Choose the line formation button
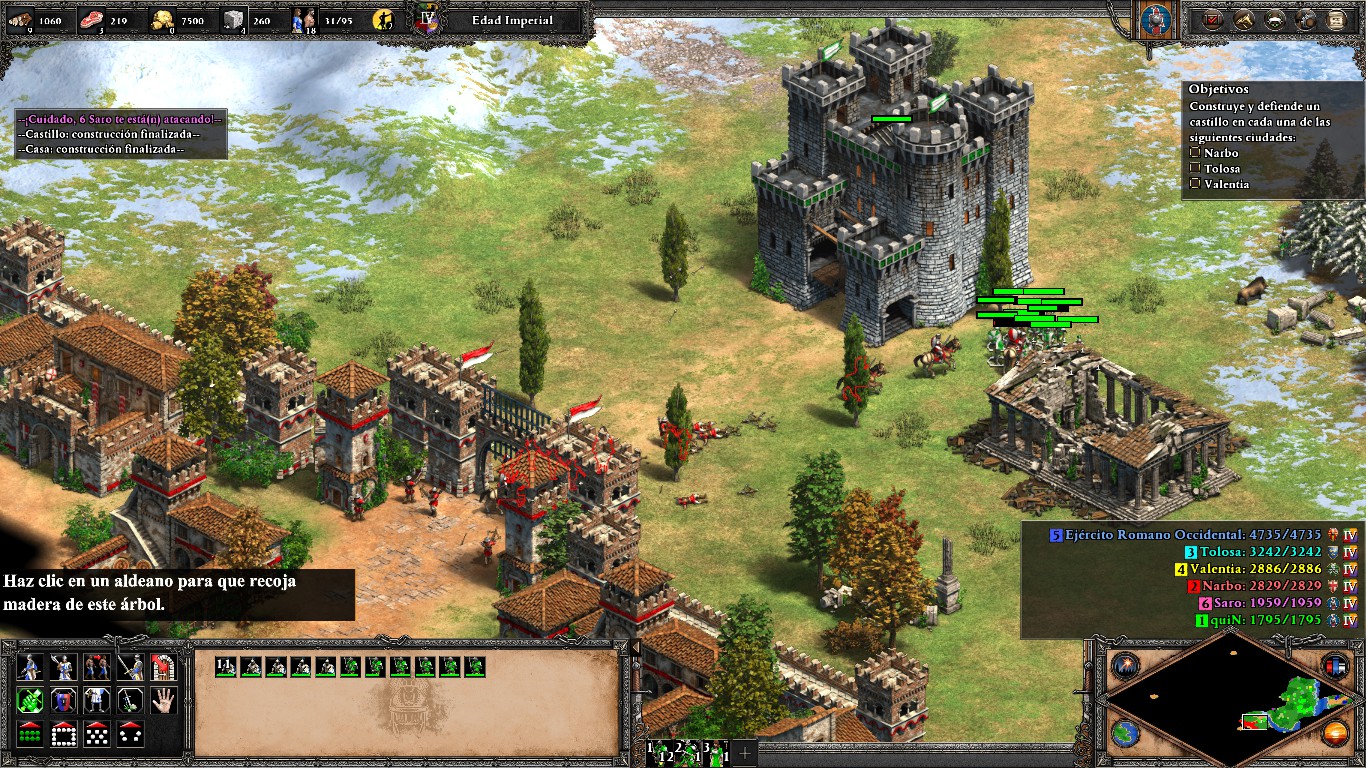The height and width of the screenshot is (768, 1366). click(30, 733)
